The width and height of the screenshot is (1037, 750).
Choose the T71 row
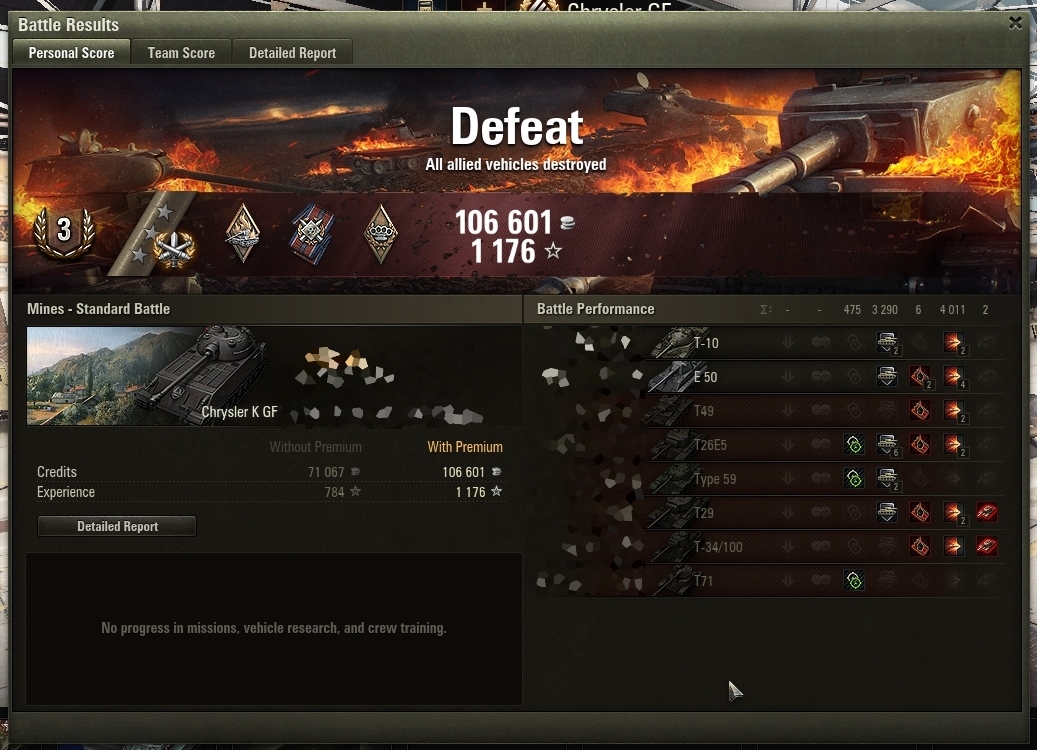pos(764,581)
